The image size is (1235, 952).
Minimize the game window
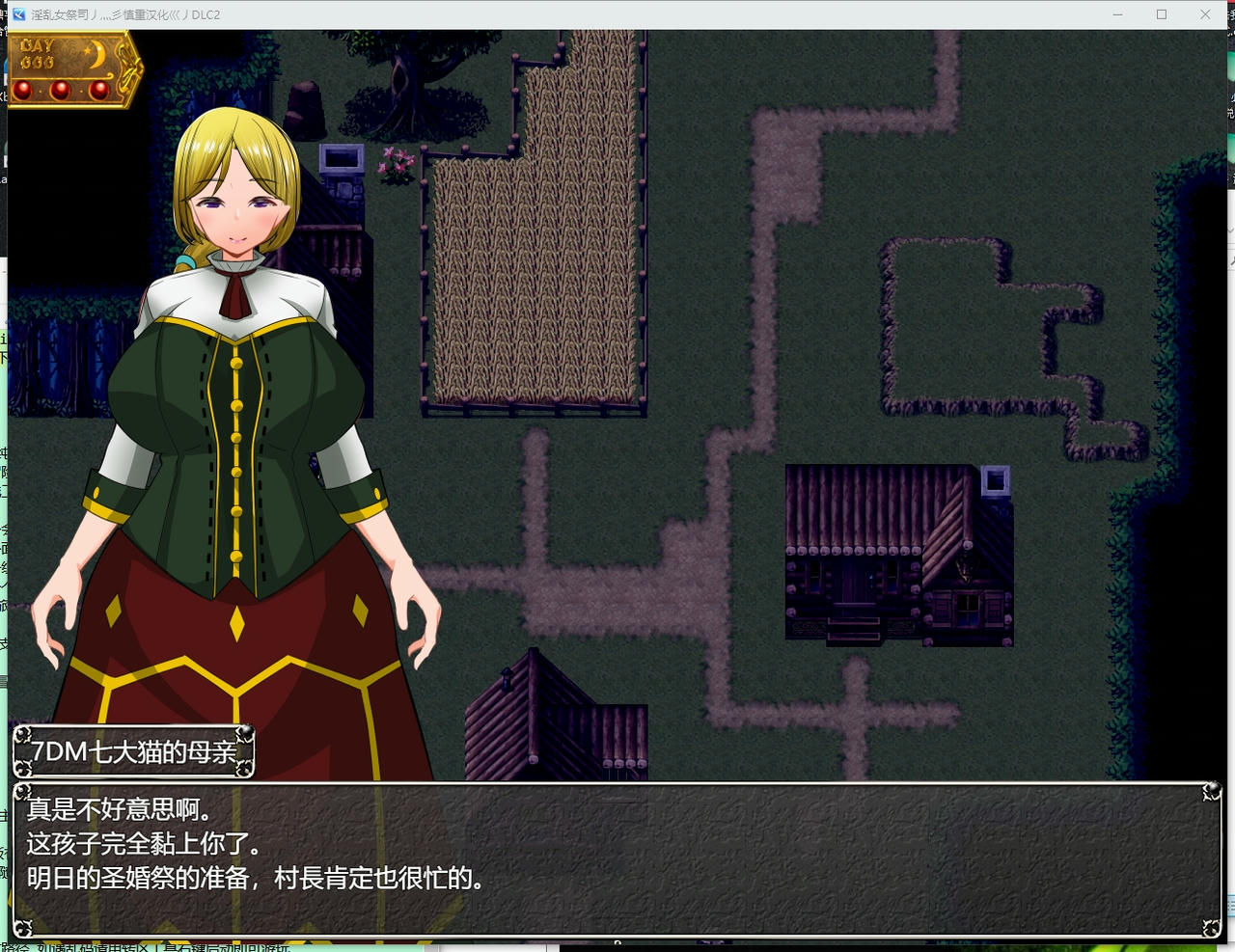coord(1116,14)
